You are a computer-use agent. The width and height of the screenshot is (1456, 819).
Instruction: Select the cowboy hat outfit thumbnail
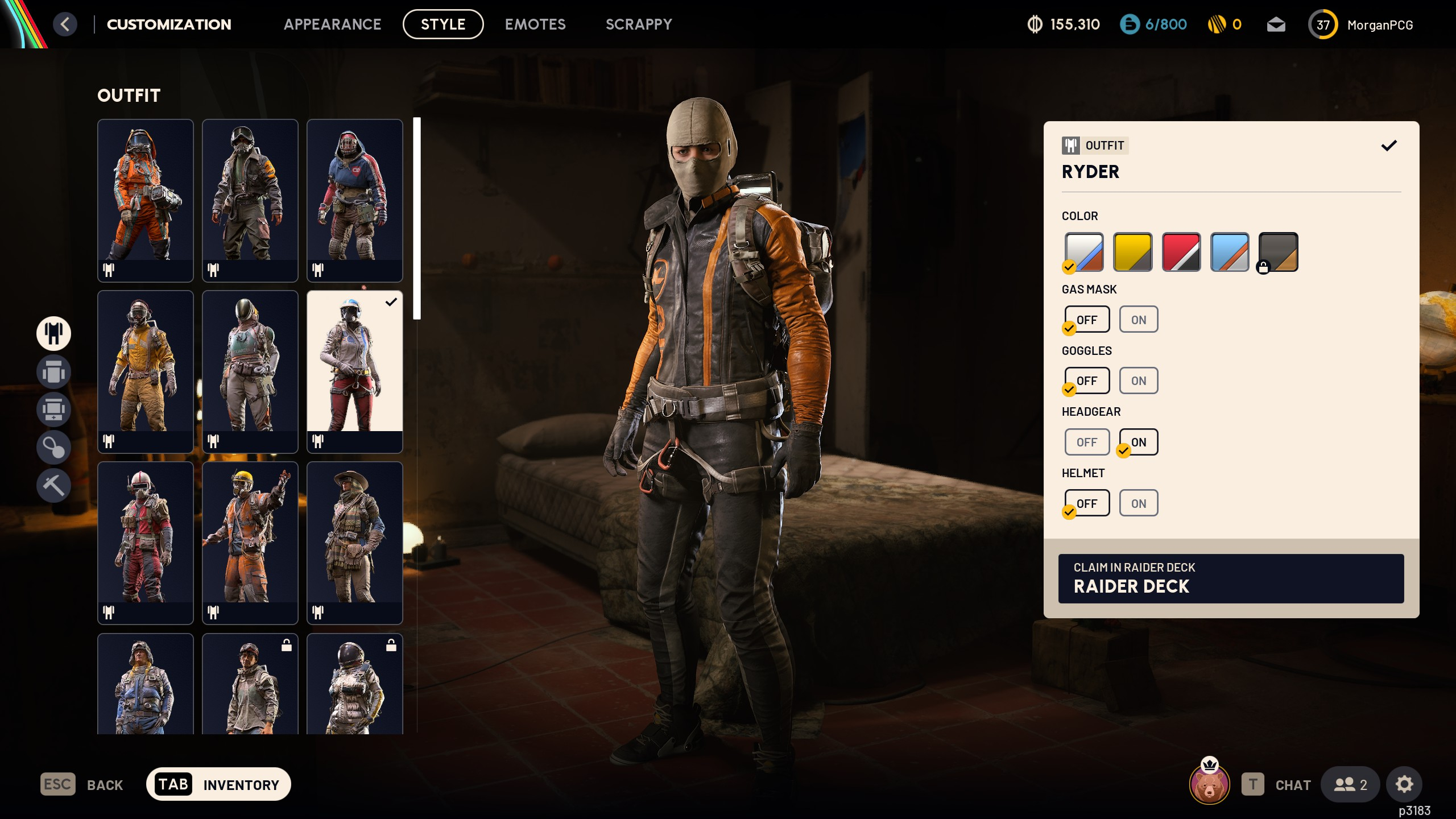pyautogui.click(x=354, y=543)
